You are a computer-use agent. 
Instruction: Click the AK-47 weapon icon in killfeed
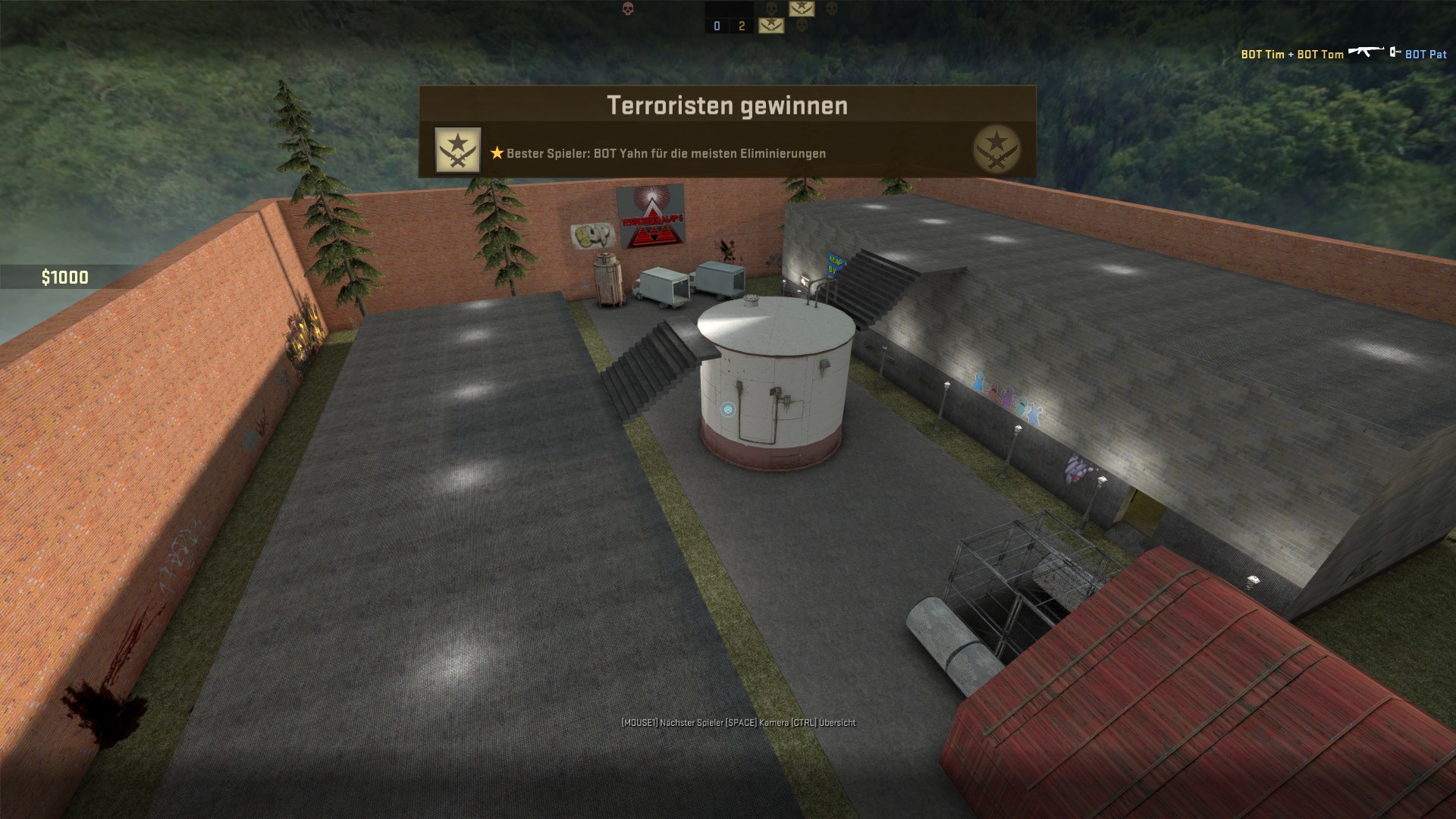(1365, 53)
